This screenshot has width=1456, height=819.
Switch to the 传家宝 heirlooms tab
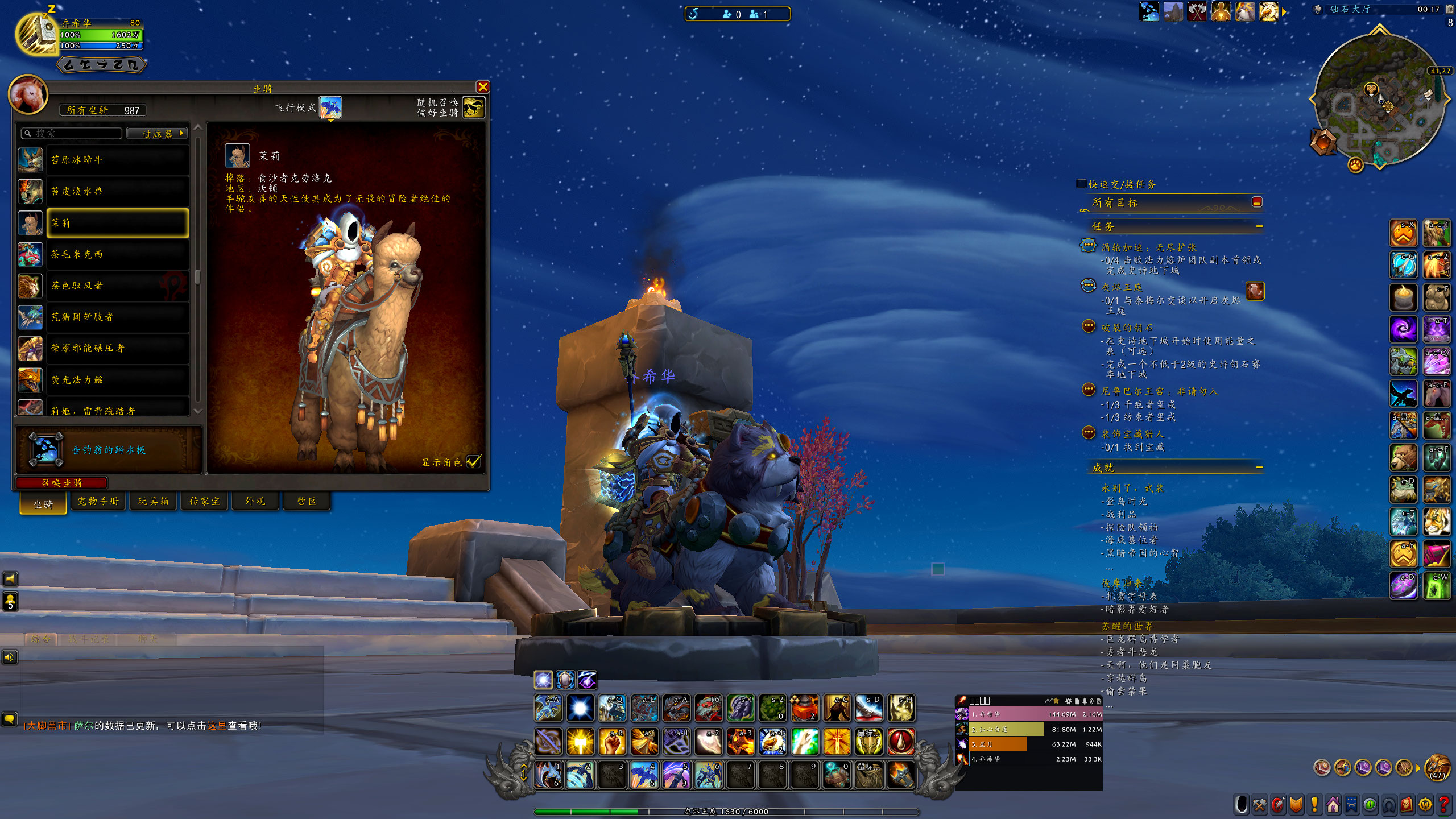(x=204, y=501)
